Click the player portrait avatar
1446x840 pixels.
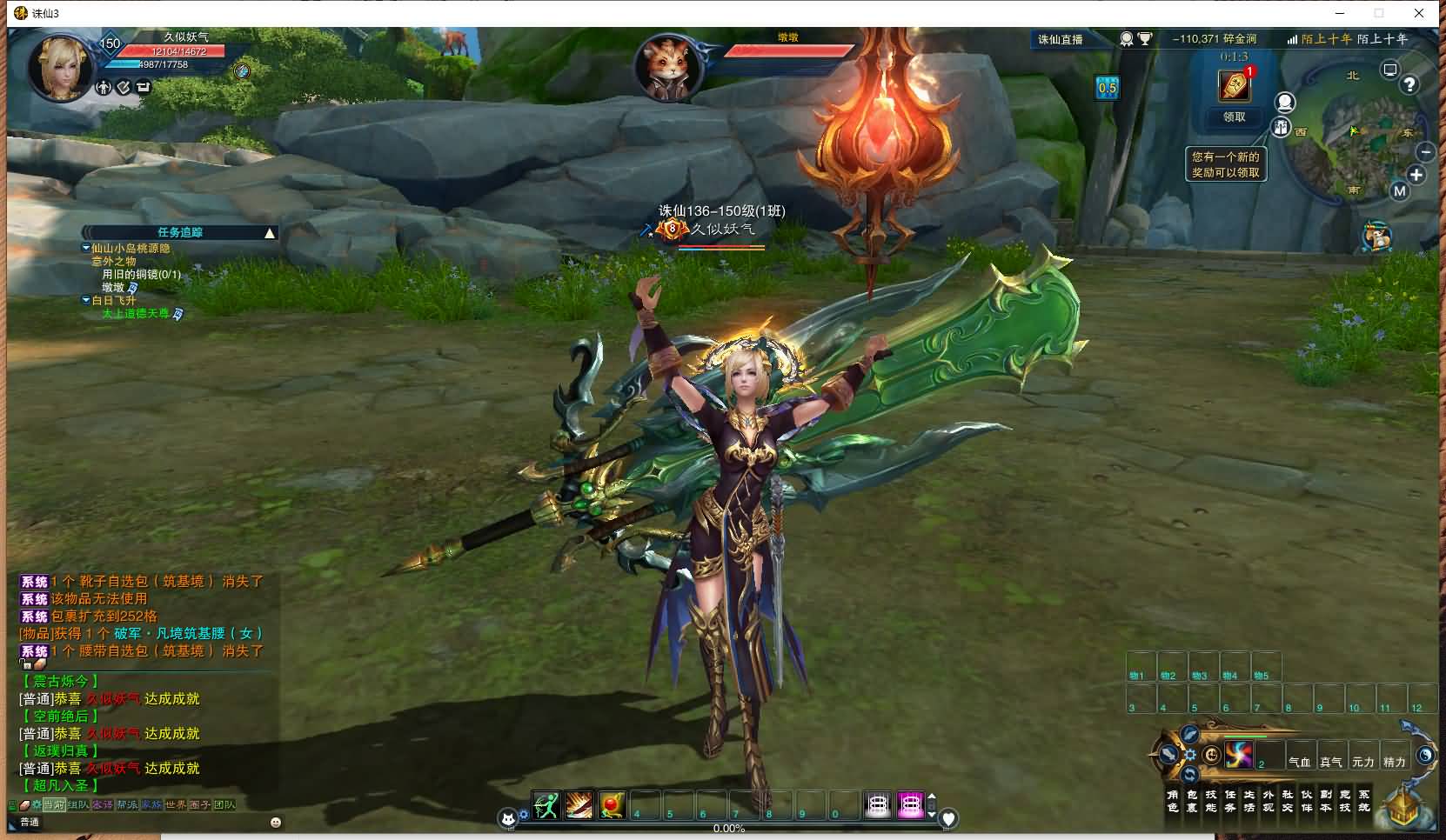click(x=60, y=67)
